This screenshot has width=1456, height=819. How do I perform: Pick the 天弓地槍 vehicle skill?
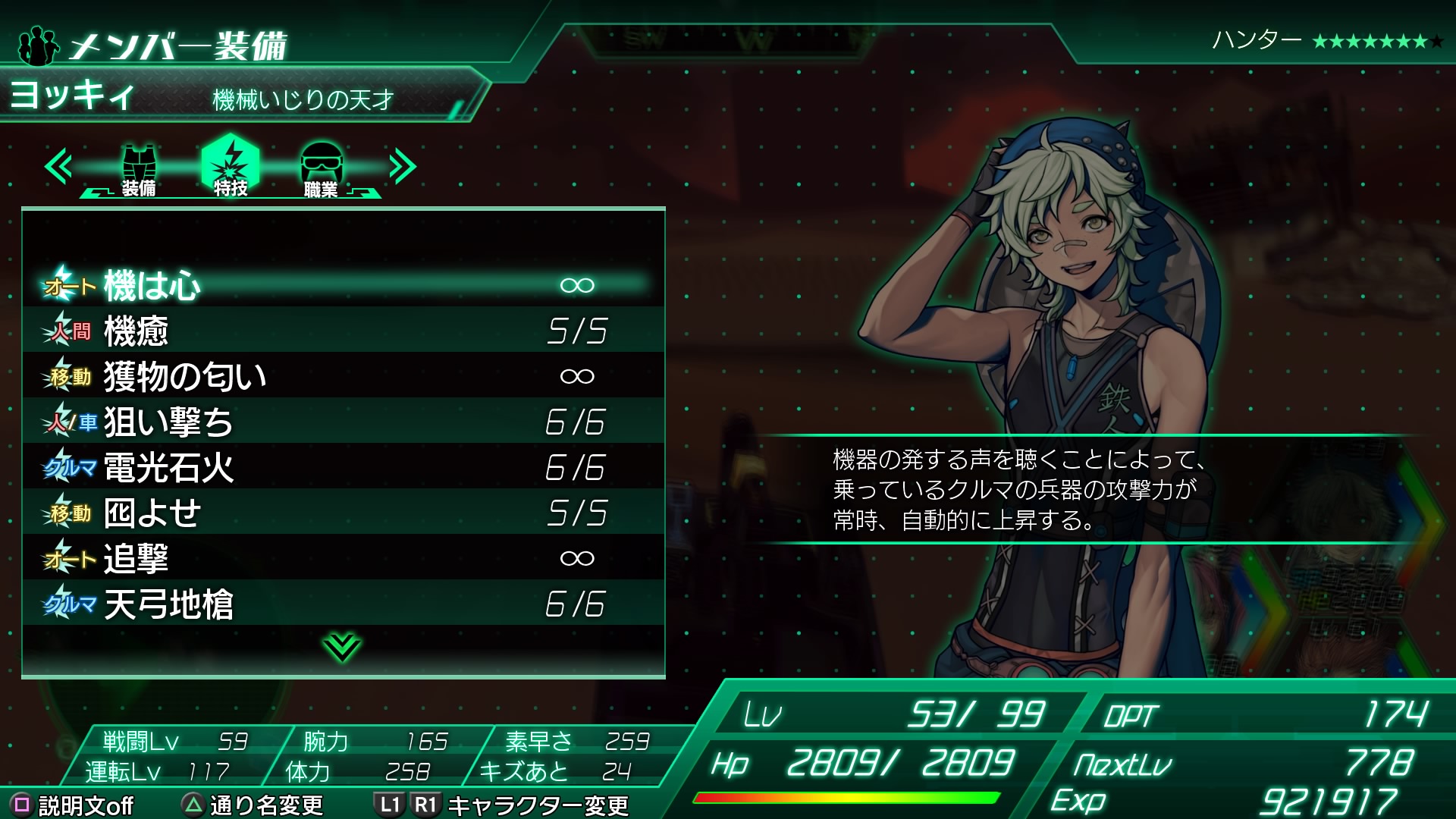[x=344, y=604]
